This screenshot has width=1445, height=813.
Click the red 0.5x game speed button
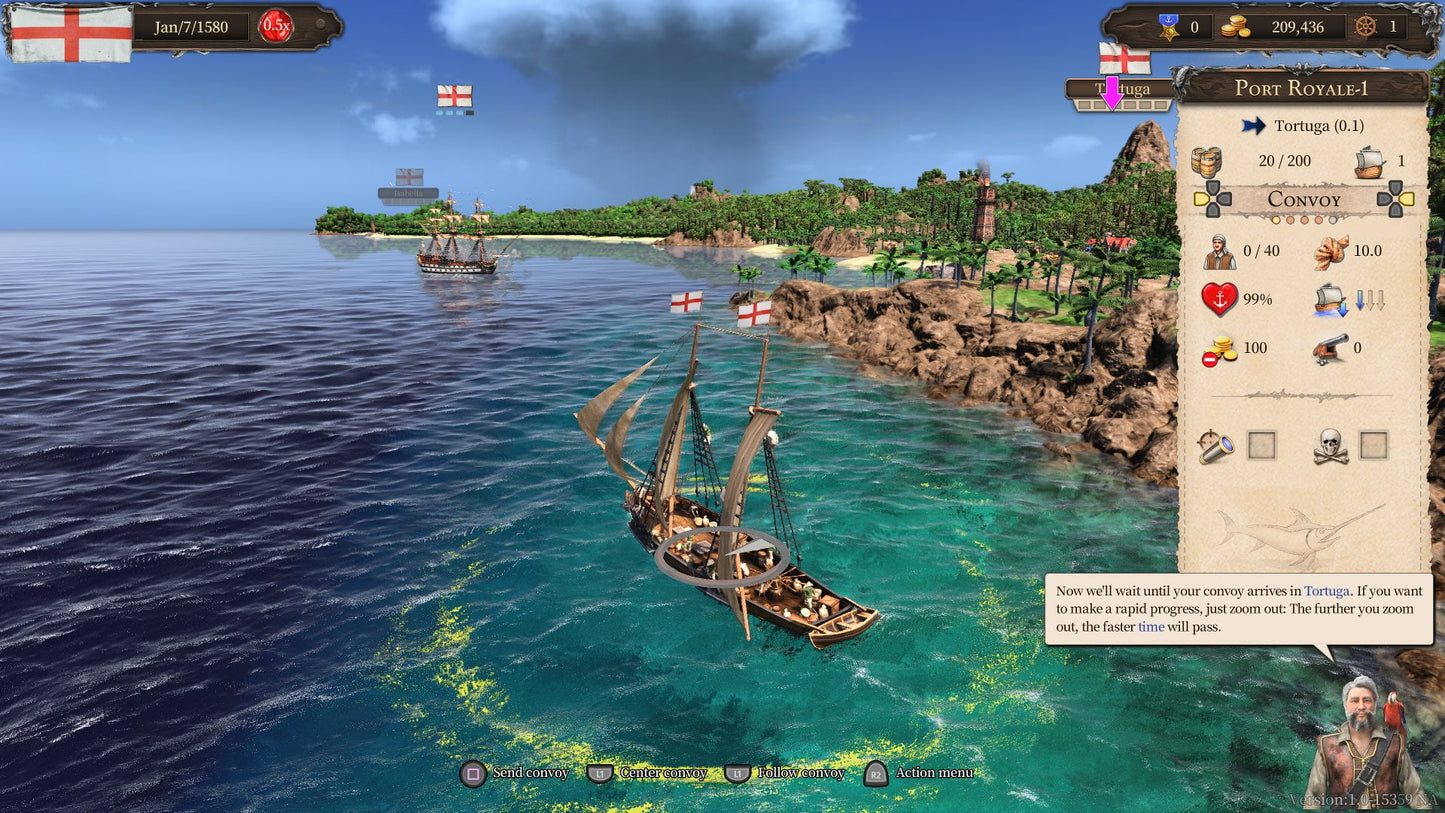(x=275, y=26)
